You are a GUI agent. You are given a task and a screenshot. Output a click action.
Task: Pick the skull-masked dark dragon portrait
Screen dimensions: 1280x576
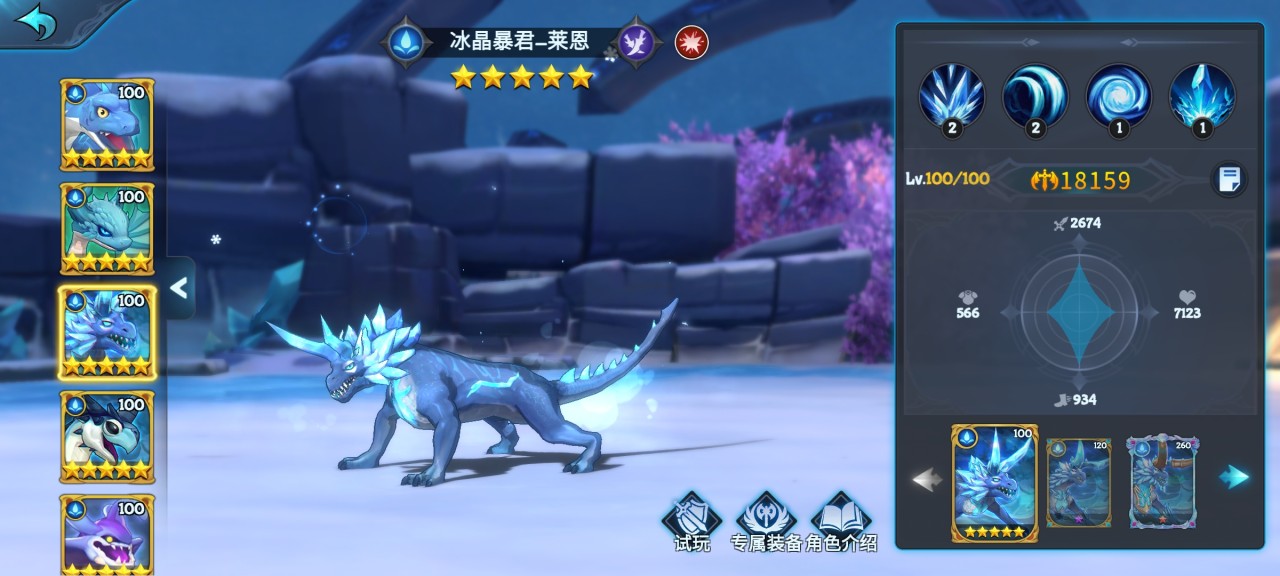(x=107, y=436)
